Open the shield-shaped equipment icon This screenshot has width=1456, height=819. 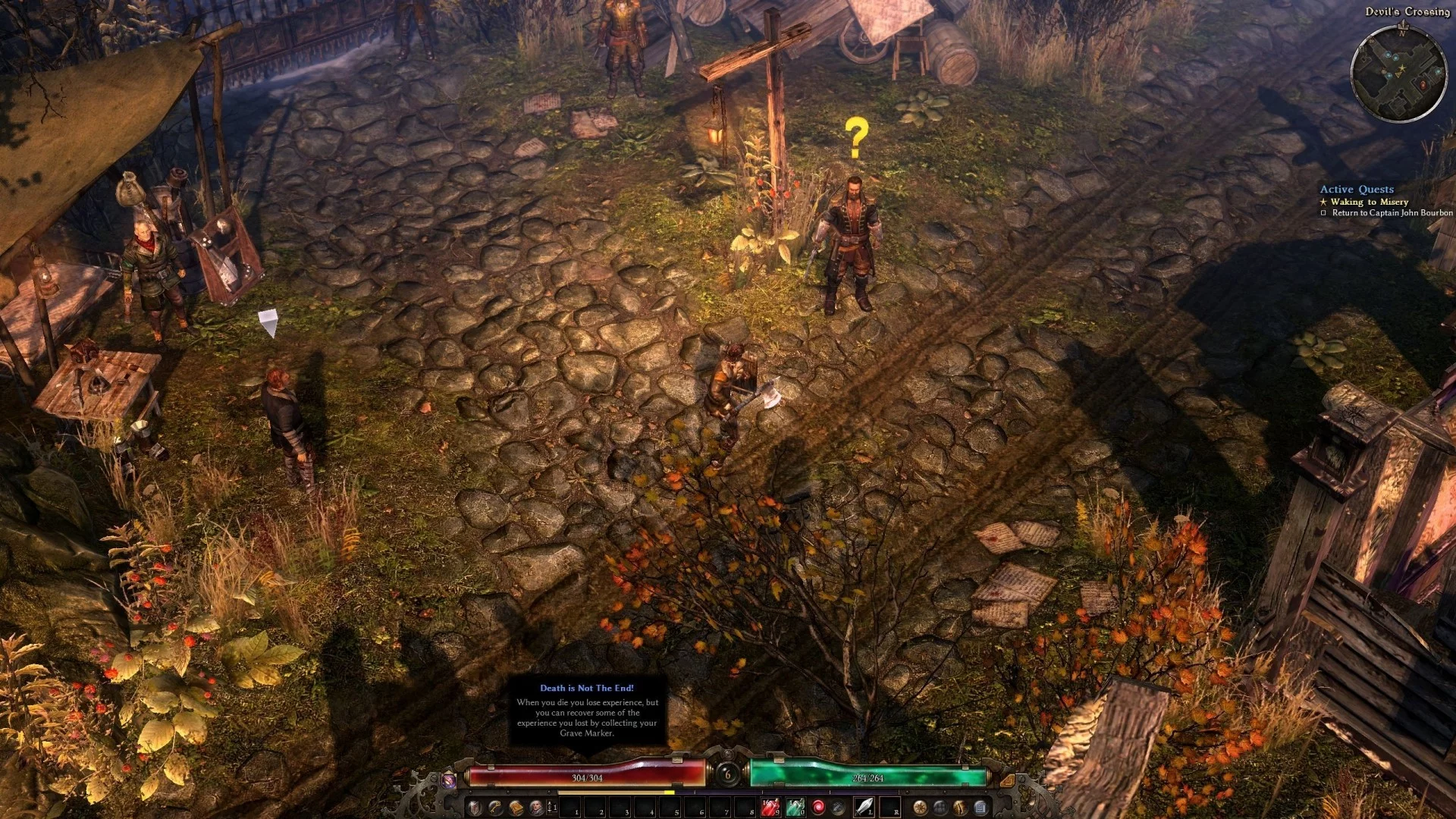(x=475, y=807)
